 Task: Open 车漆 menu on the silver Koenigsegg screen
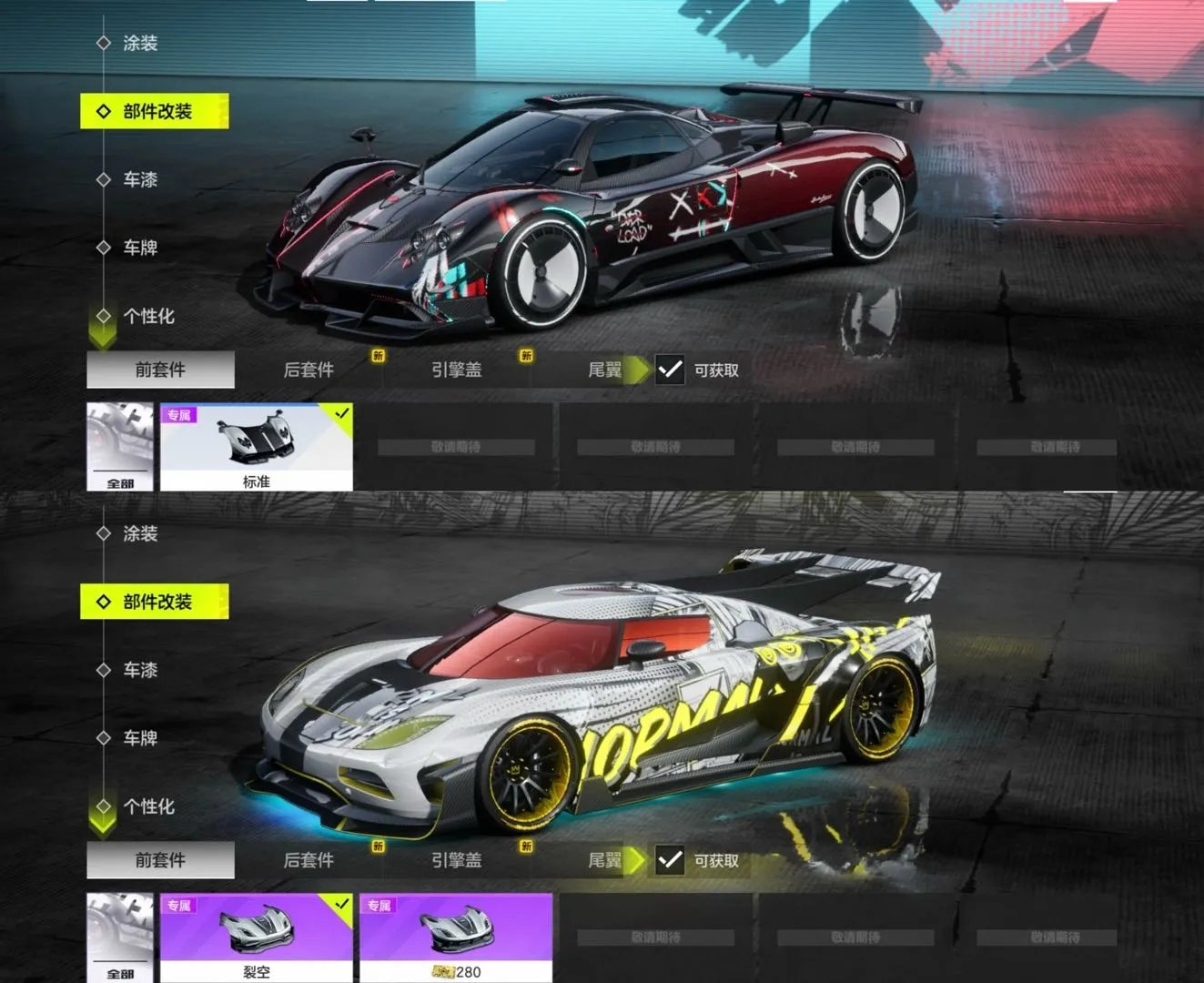click(140, 670)
